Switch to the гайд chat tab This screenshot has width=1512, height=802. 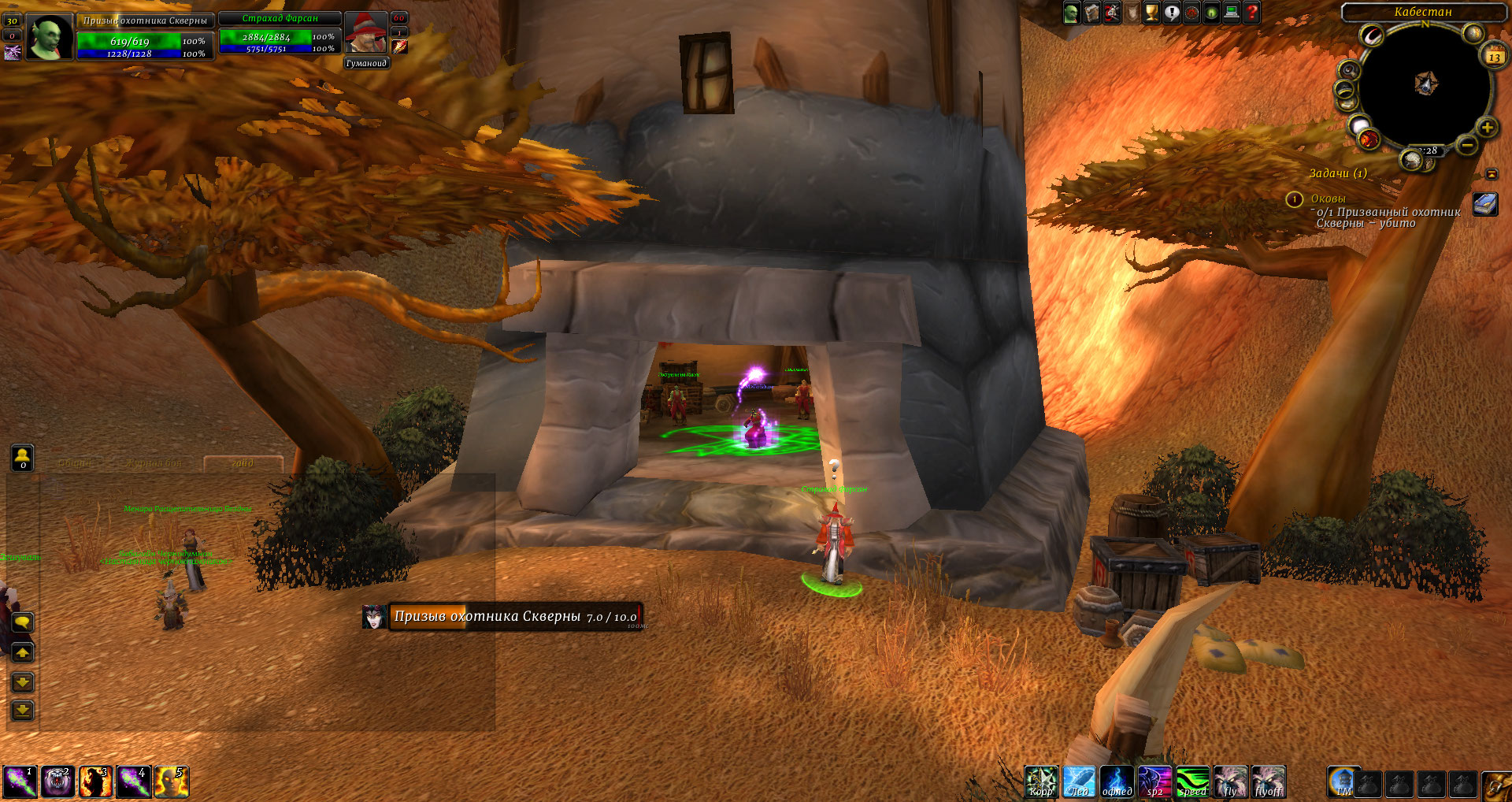[243, 463]
